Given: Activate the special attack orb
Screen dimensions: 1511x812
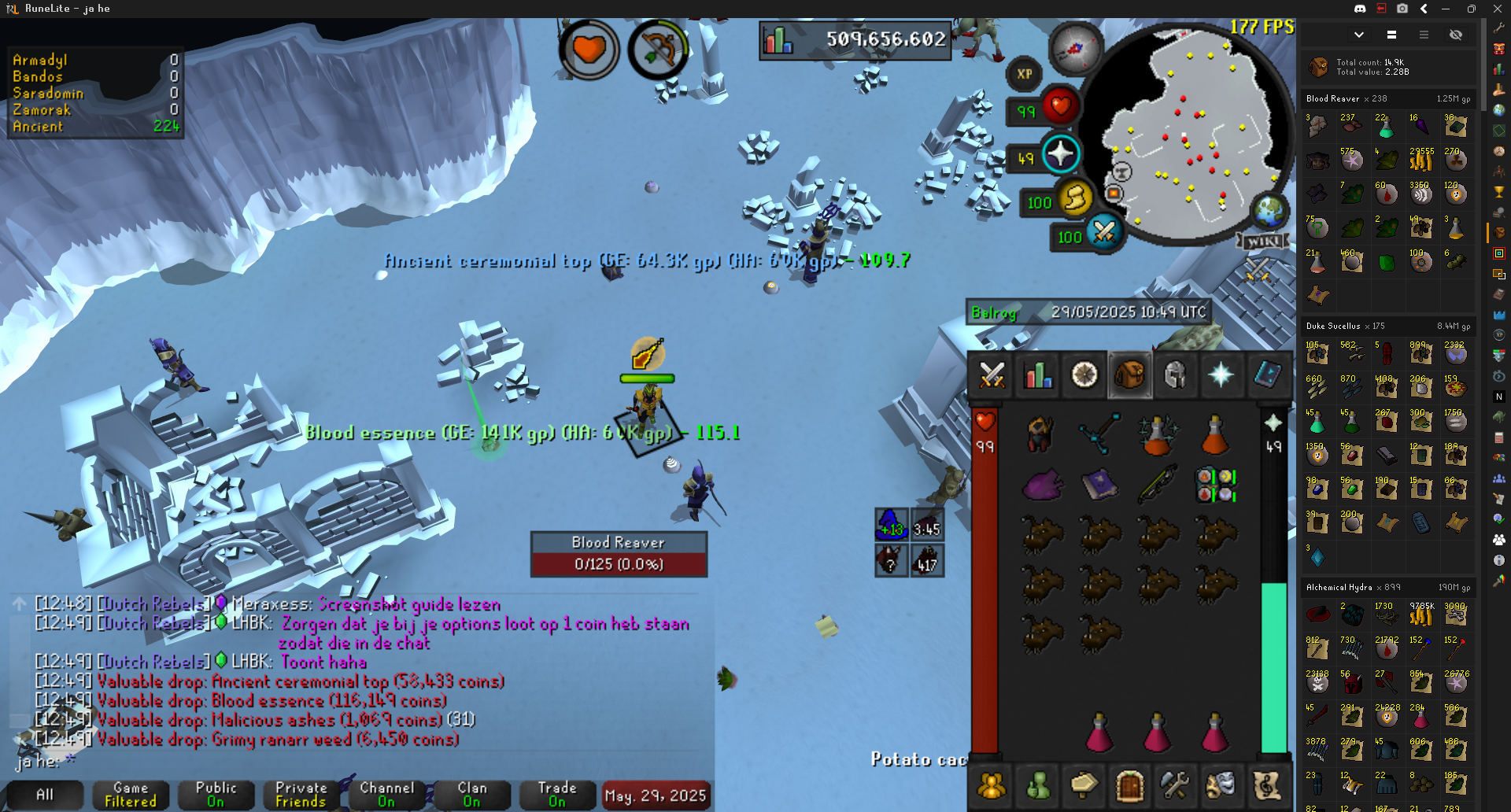Looking at the screenshot, I should coord(1104,232).
